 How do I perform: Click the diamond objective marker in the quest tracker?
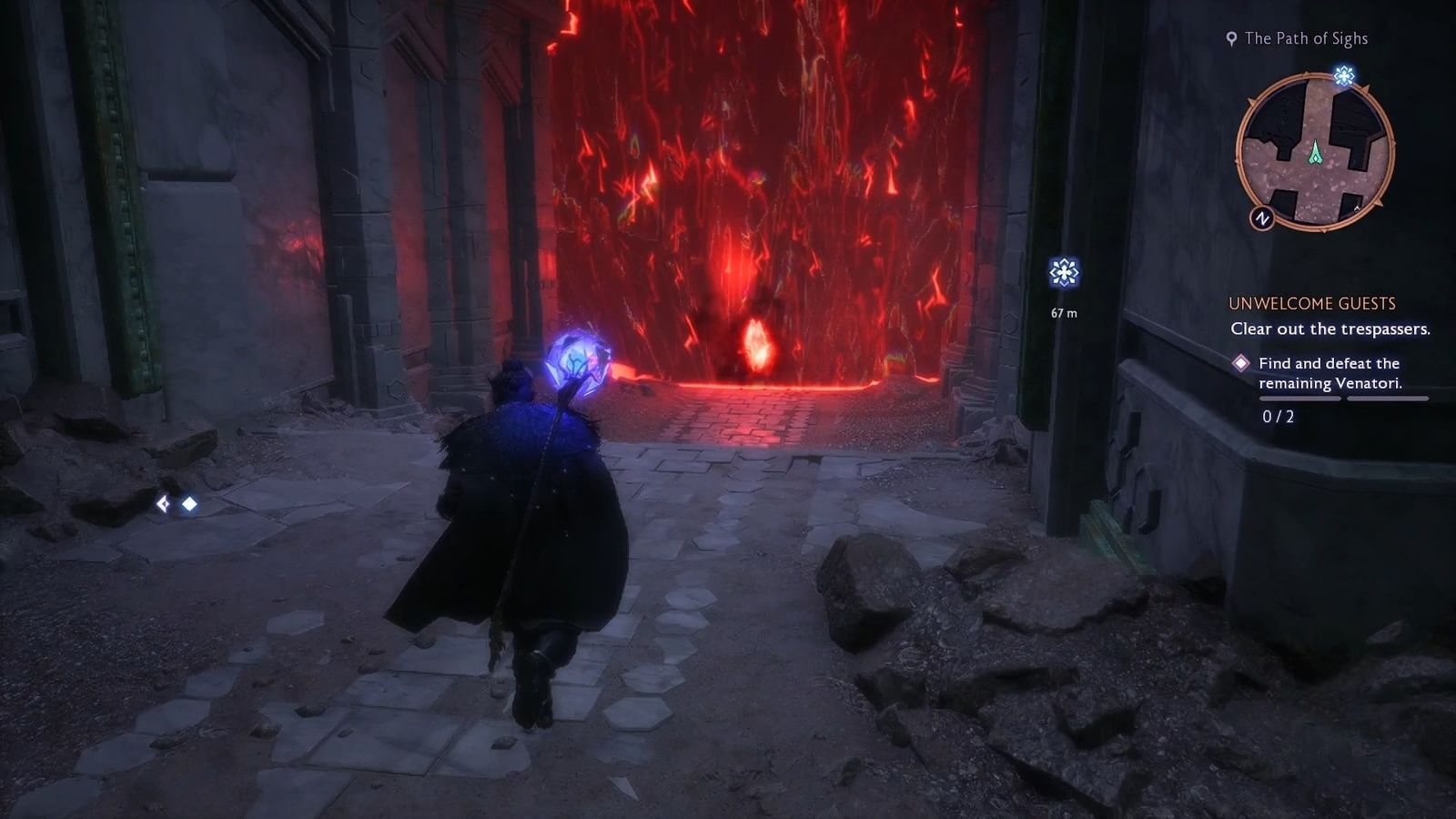pos(1241,363)
